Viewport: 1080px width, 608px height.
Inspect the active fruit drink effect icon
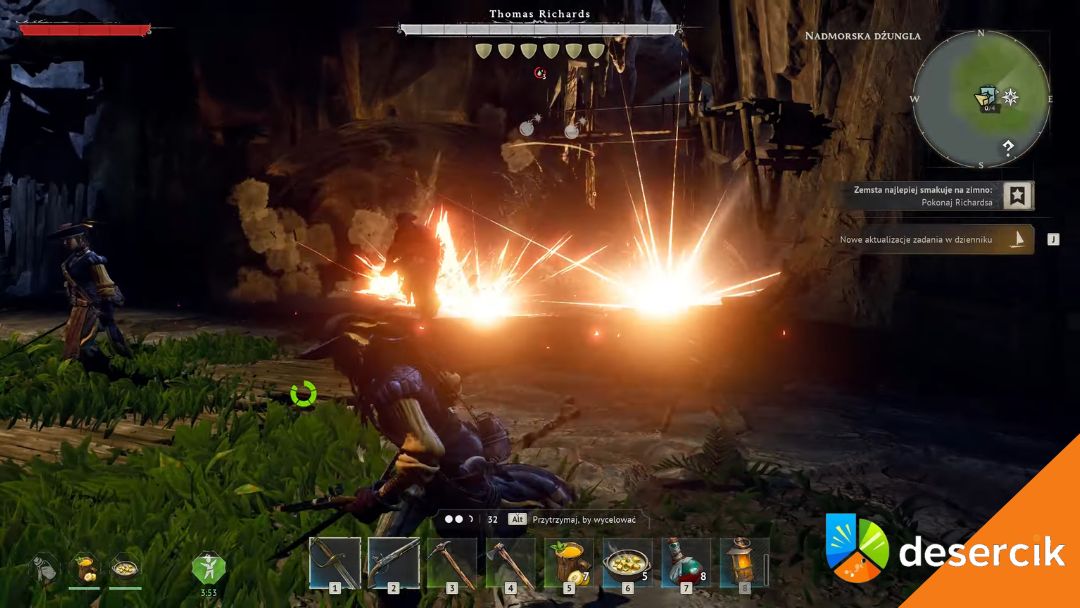(84, 568)
